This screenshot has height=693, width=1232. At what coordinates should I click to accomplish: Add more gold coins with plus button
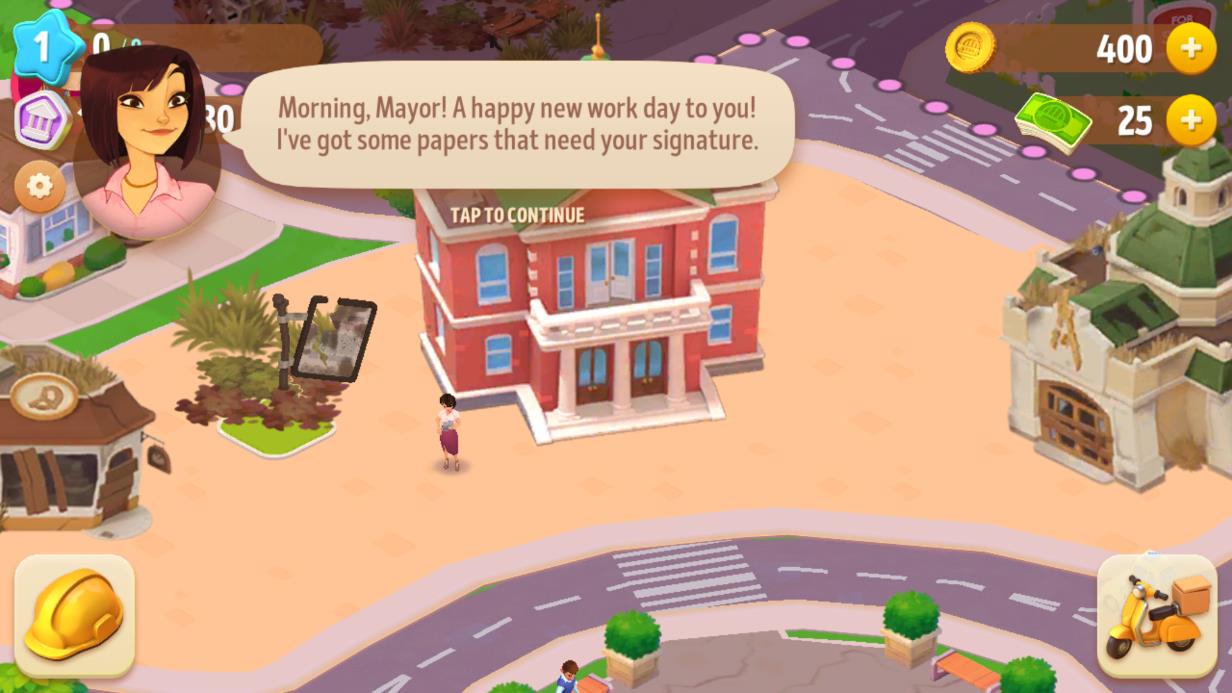click(1190, 48)
